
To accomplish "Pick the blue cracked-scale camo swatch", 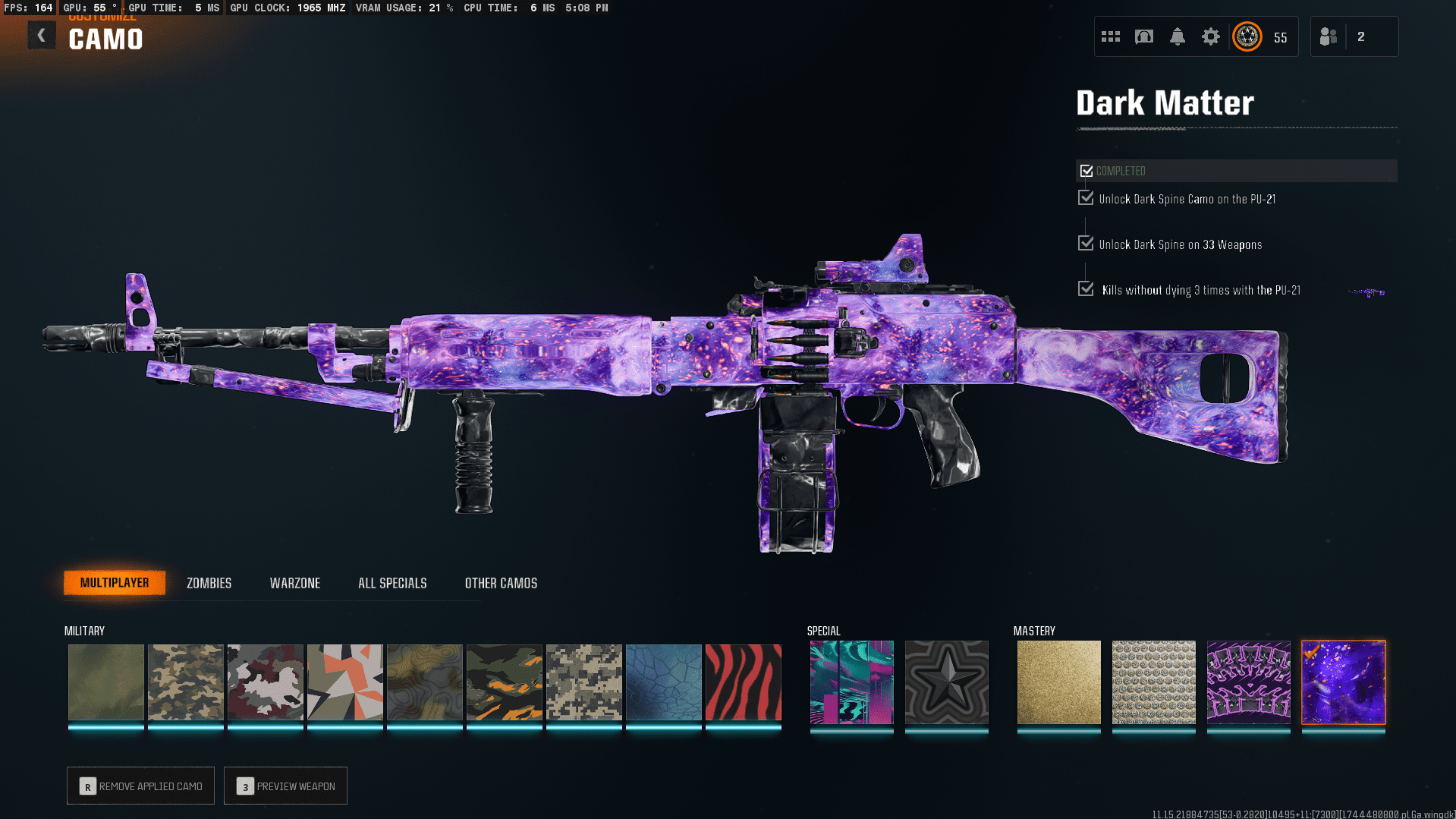I will click(x=663, y=682).
